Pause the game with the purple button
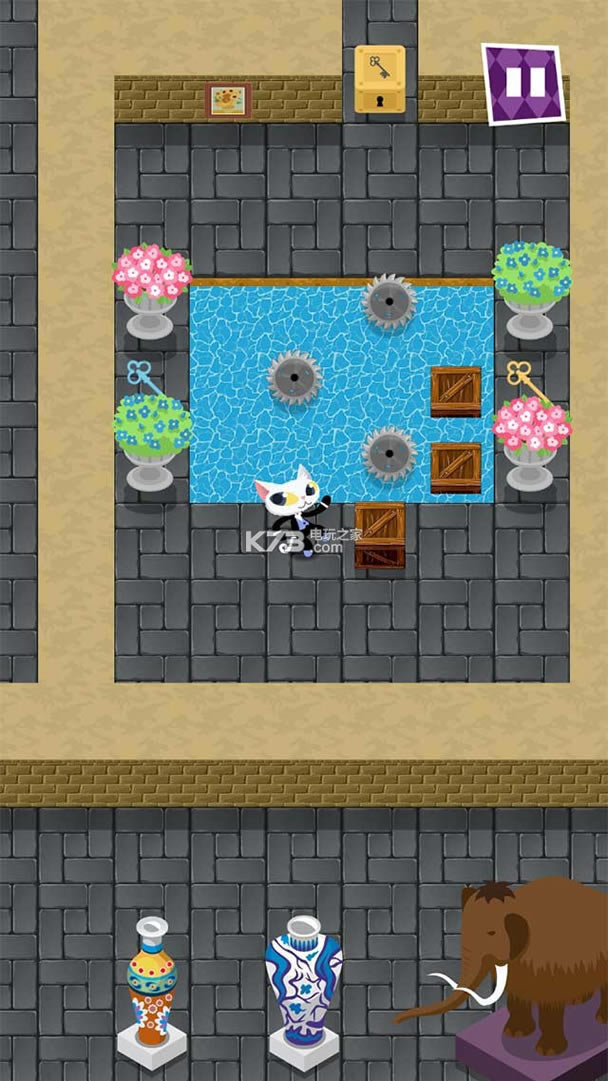The image size is (608, 1081). pos(522,83)
